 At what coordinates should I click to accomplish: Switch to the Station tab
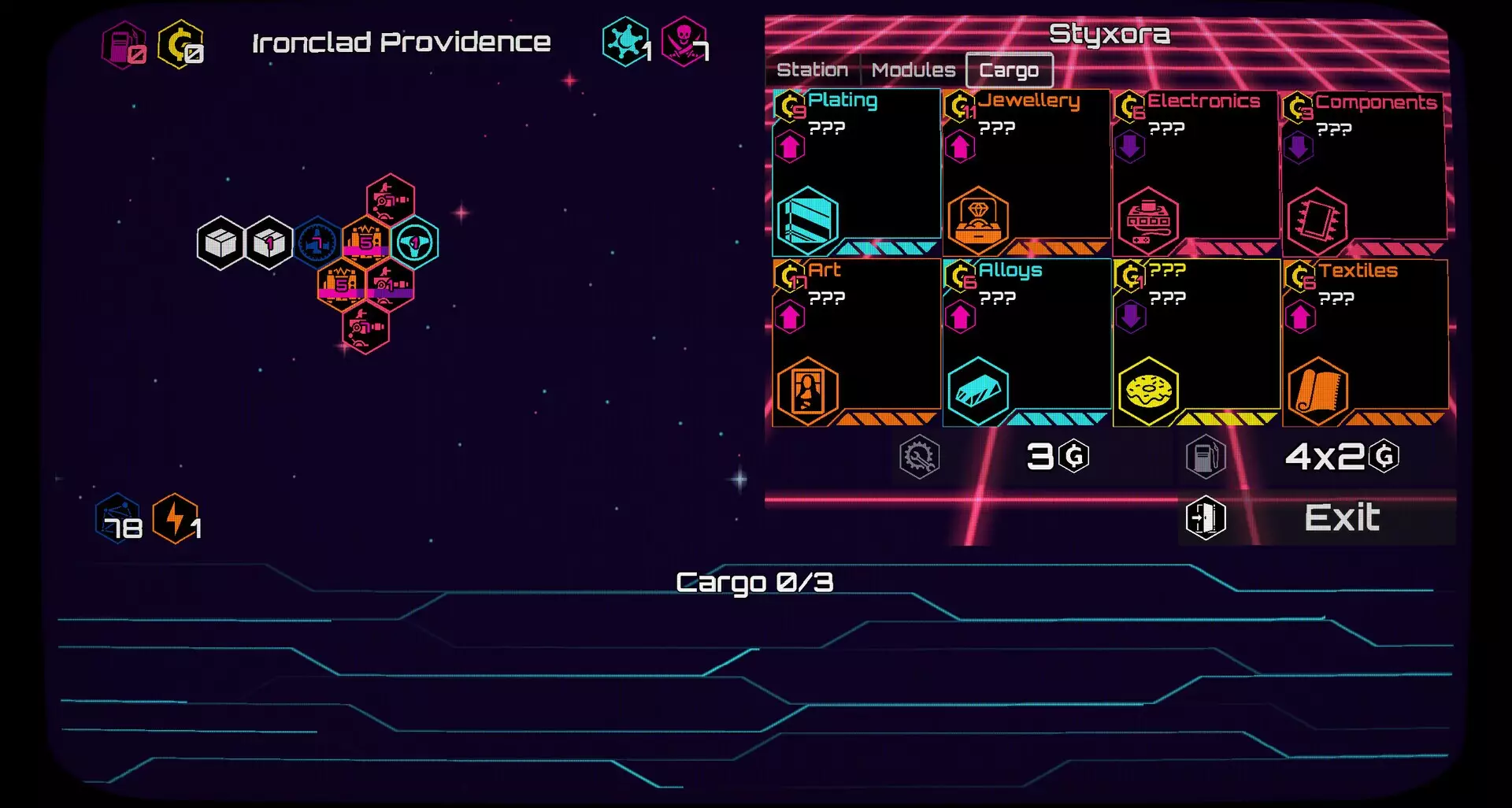point(812,70)
